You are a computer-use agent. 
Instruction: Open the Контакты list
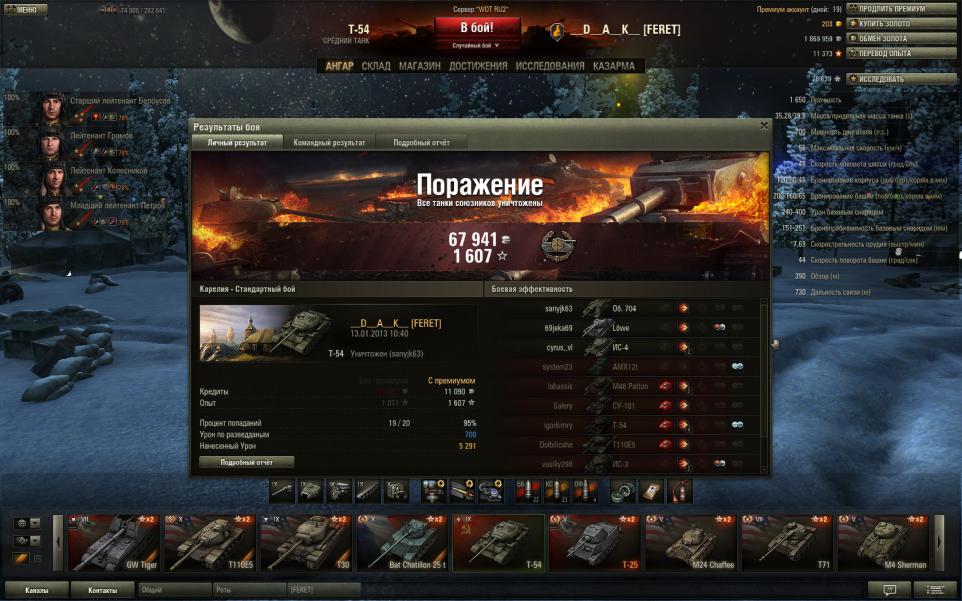(102, 590)
